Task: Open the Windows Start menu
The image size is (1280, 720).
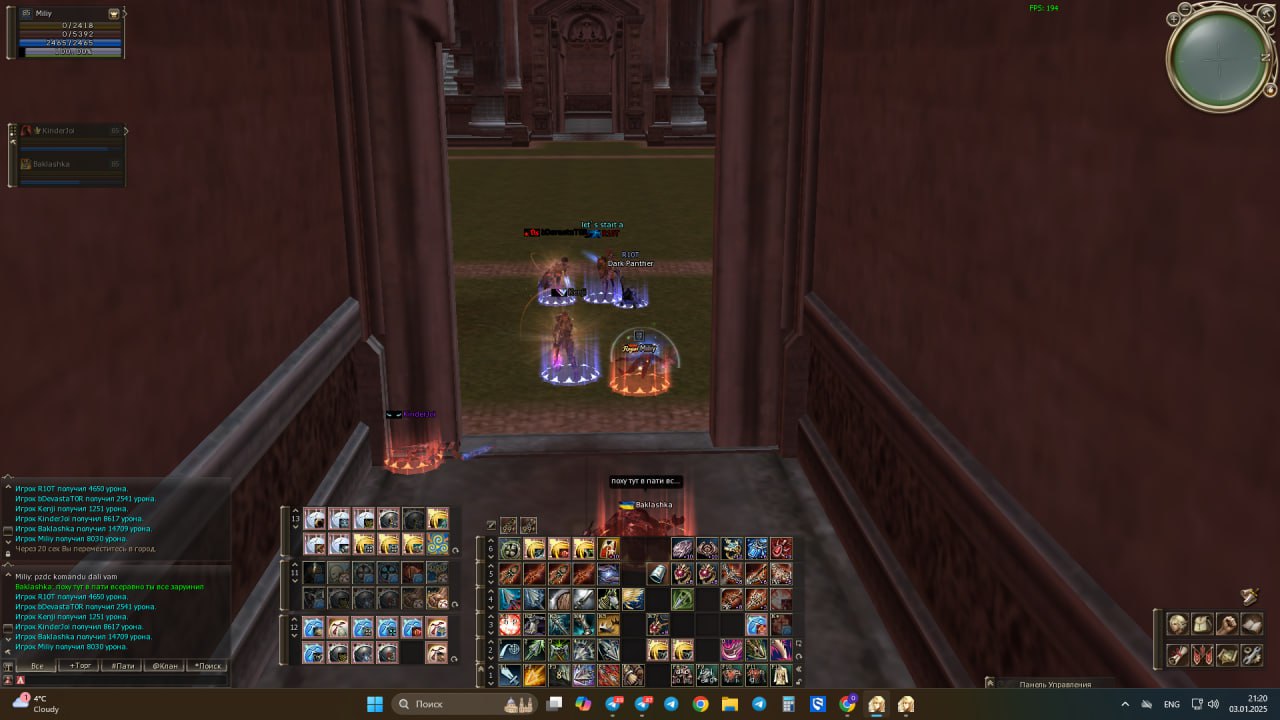Action: pos(375,704)
